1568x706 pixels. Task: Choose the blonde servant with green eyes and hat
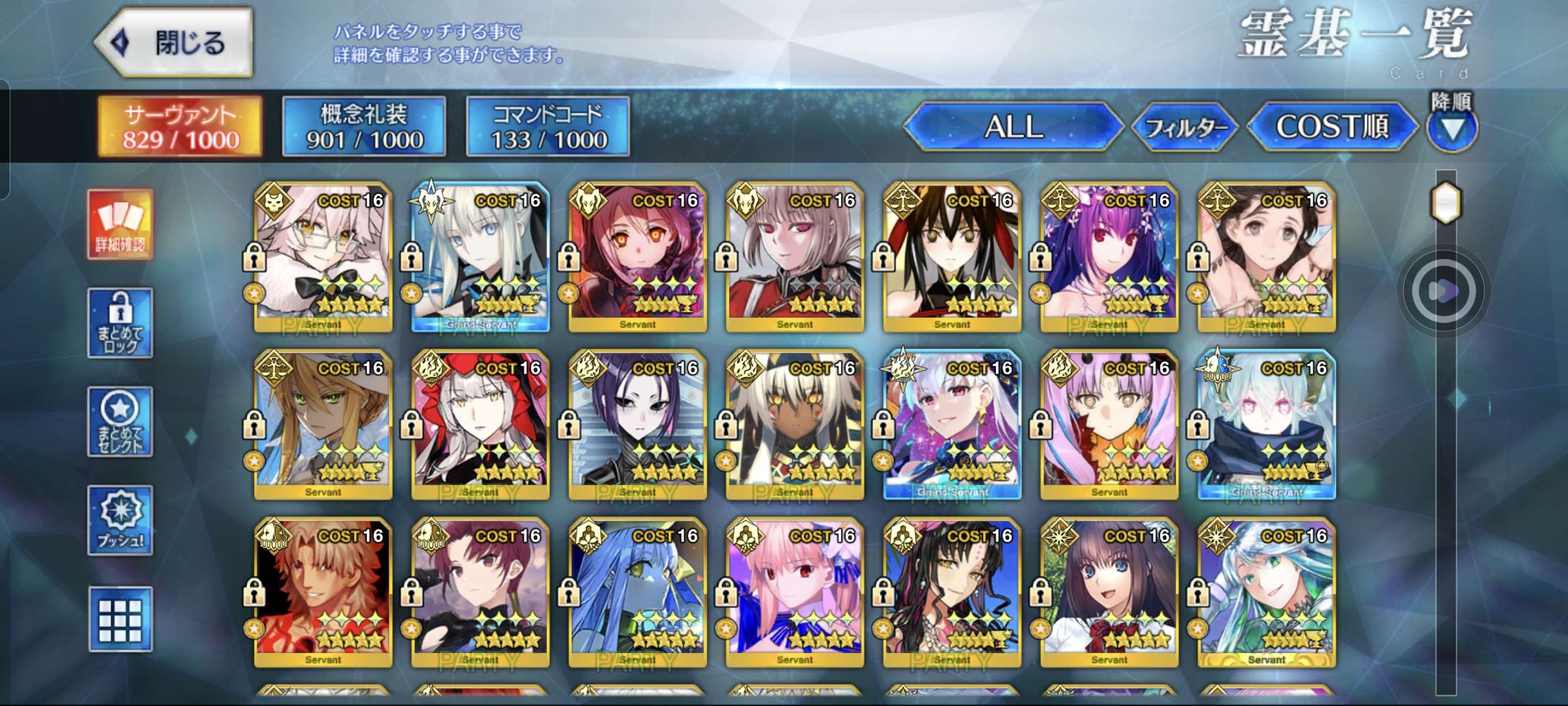[323, 425]
